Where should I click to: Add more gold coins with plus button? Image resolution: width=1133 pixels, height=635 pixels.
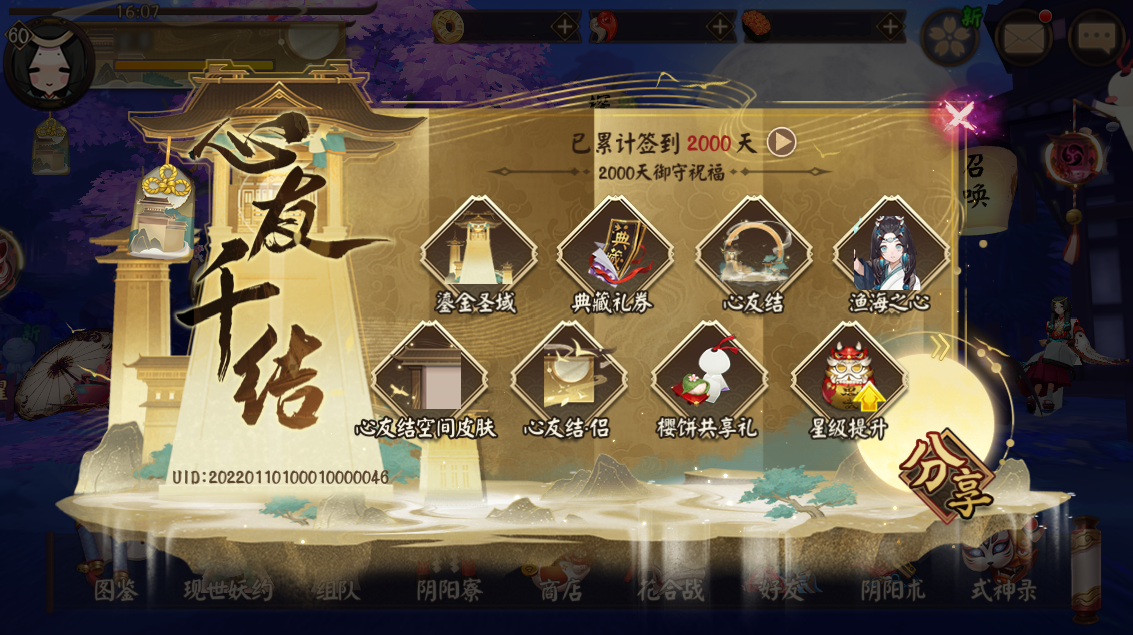tap(565, 27)
